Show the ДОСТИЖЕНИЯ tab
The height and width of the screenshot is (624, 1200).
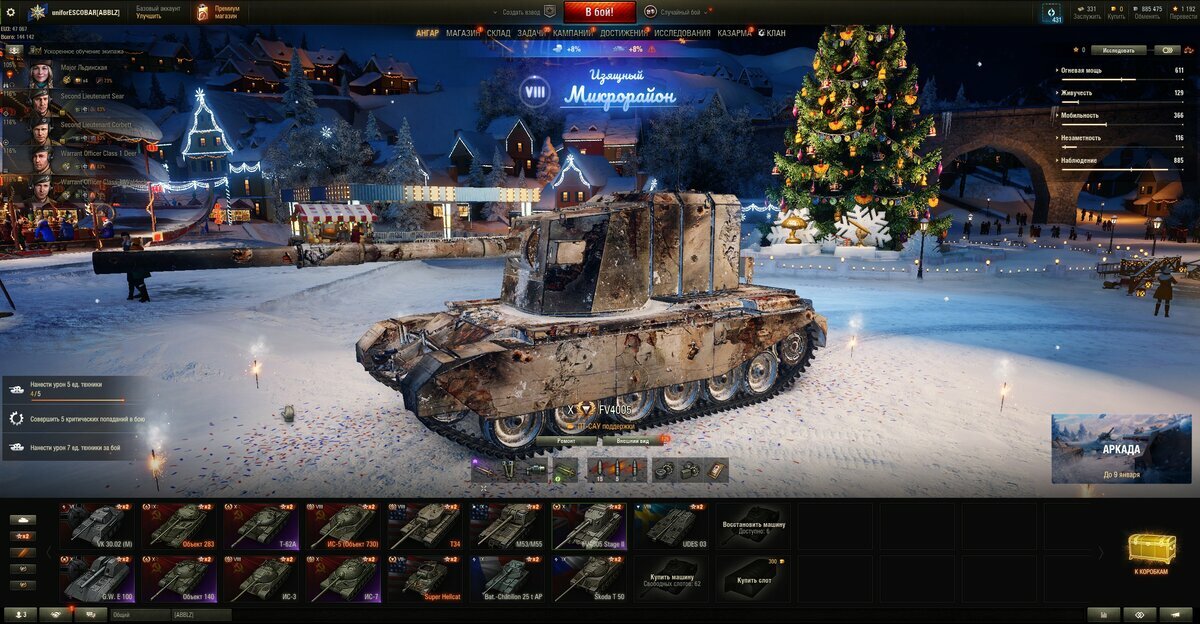(x=623, y=33)
